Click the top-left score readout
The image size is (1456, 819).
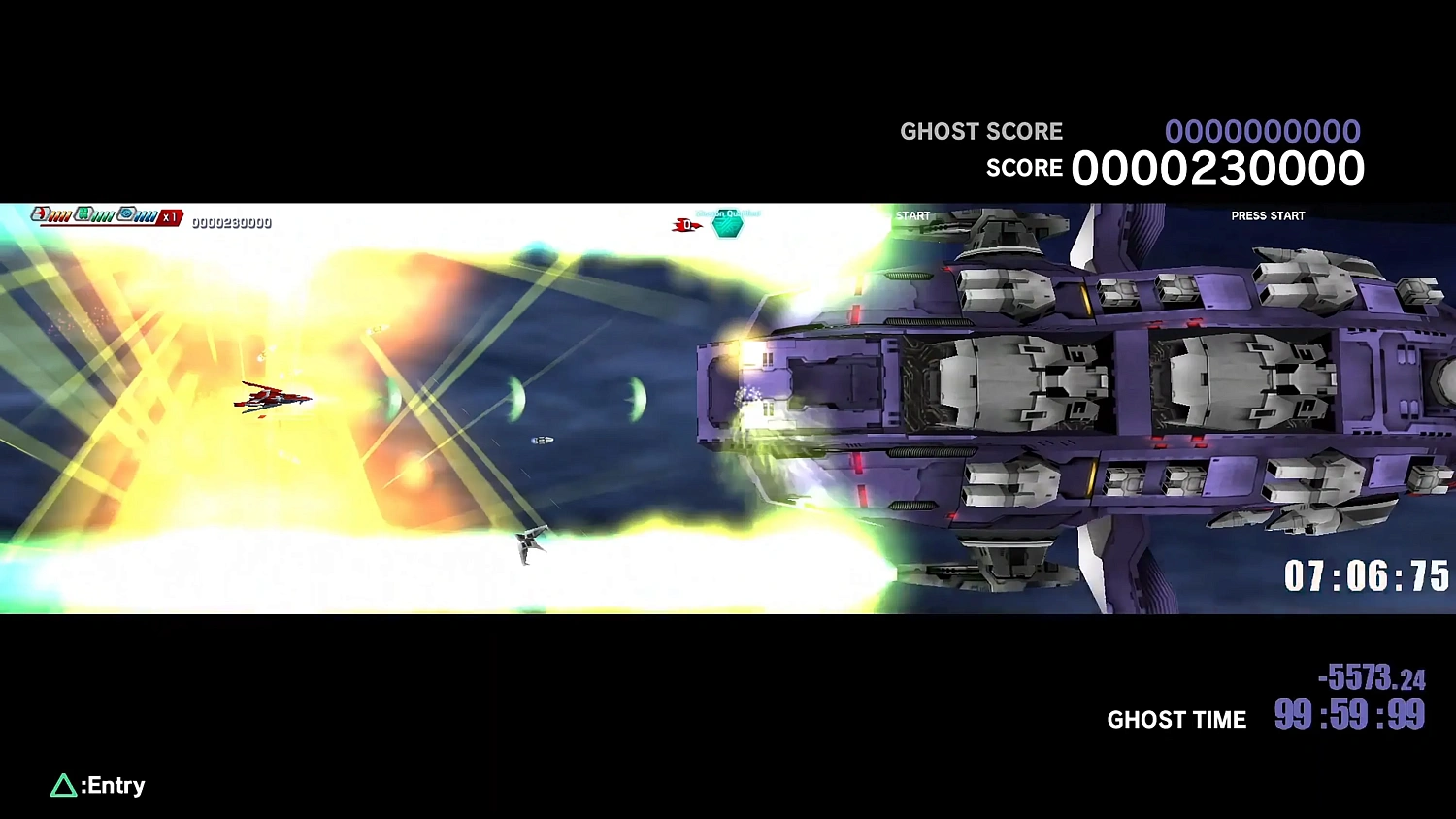pos(231,221)
